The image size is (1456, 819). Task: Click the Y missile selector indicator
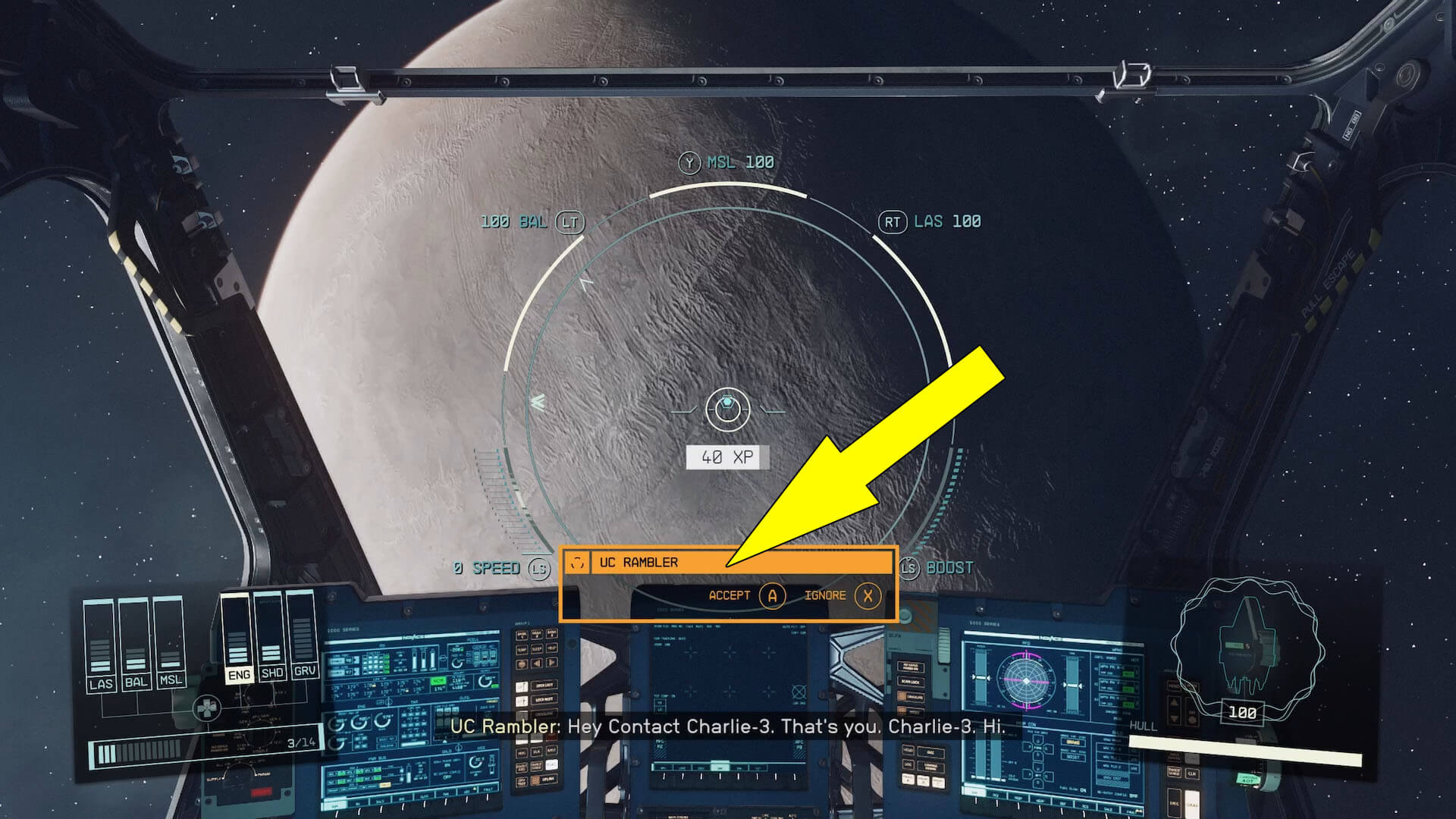(689, 162)
